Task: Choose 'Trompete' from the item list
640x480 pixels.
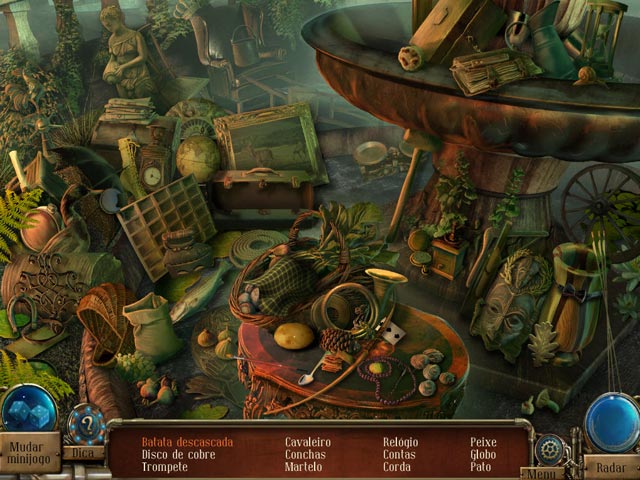Action: pyautogui.click(x=164, y=467)
